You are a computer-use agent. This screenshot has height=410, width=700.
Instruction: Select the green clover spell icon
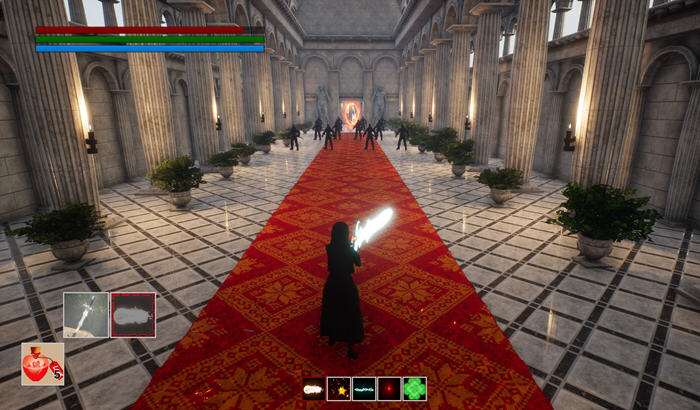(x=414, y=389)
